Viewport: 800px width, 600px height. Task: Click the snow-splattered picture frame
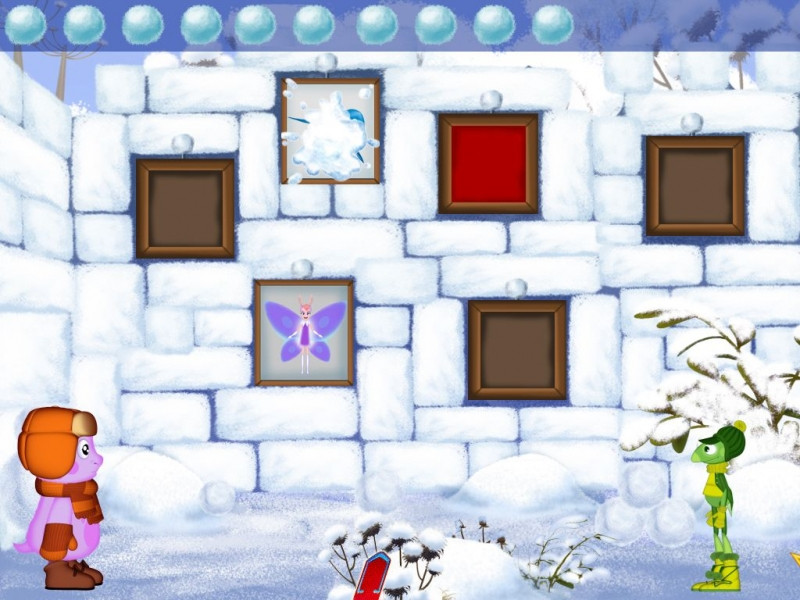[330, 131]
